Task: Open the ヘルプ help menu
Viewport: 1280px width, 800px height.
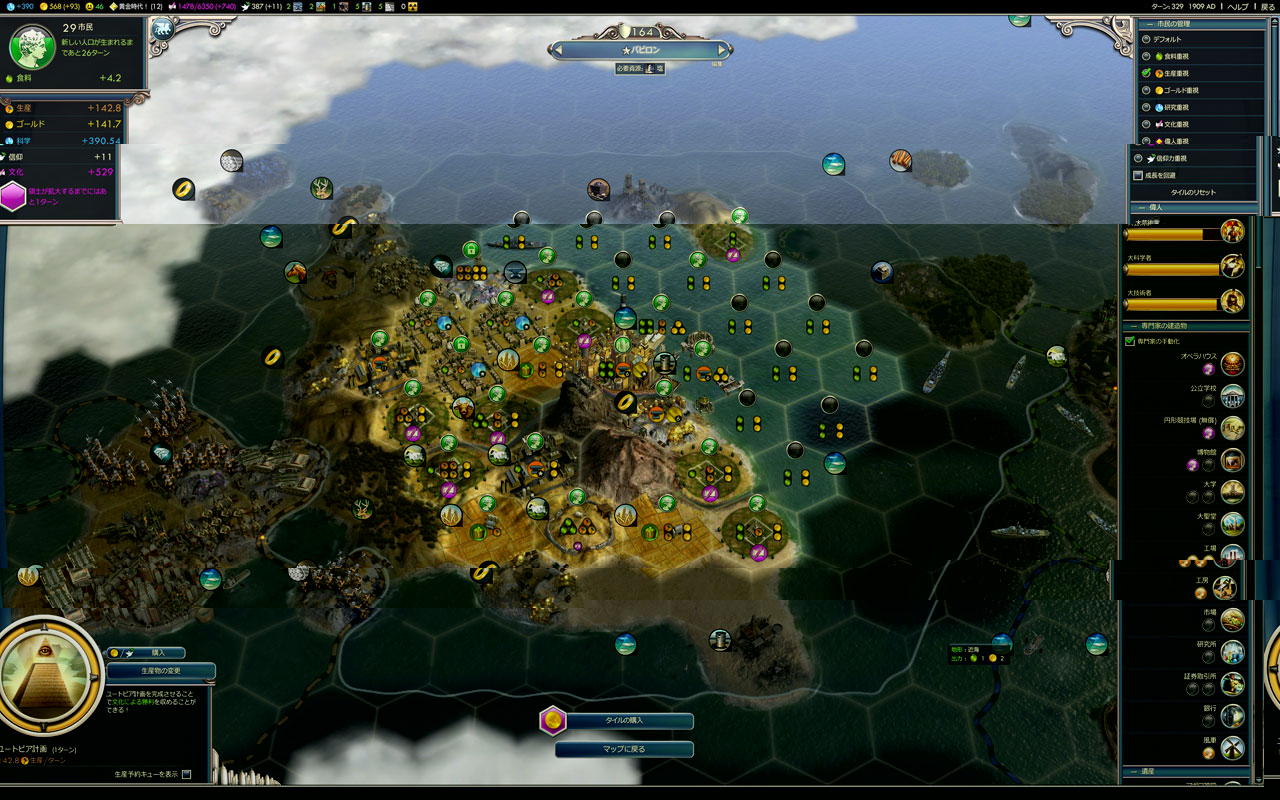Action: click(1239, 6)
